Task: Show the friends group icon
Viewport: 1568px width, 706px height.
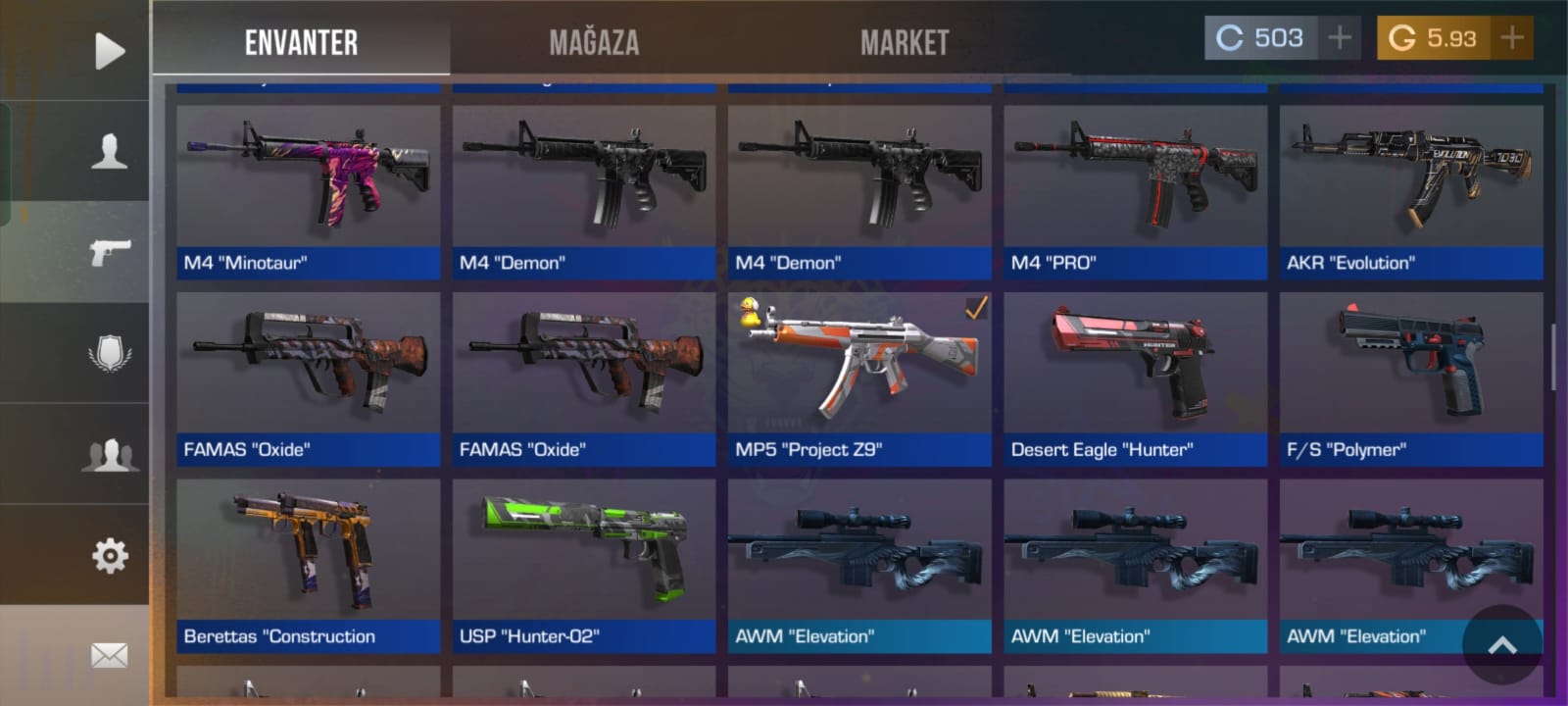Action: (109, 455)
